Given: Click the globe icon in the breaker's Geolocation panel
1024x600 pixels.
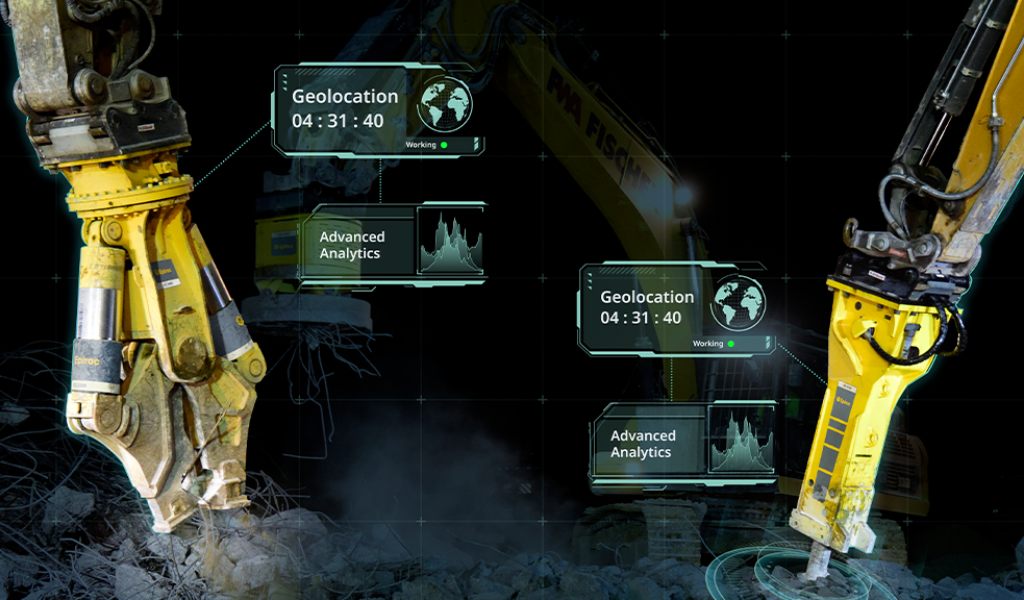Looking at the screenshot, I should coord(739,302).
